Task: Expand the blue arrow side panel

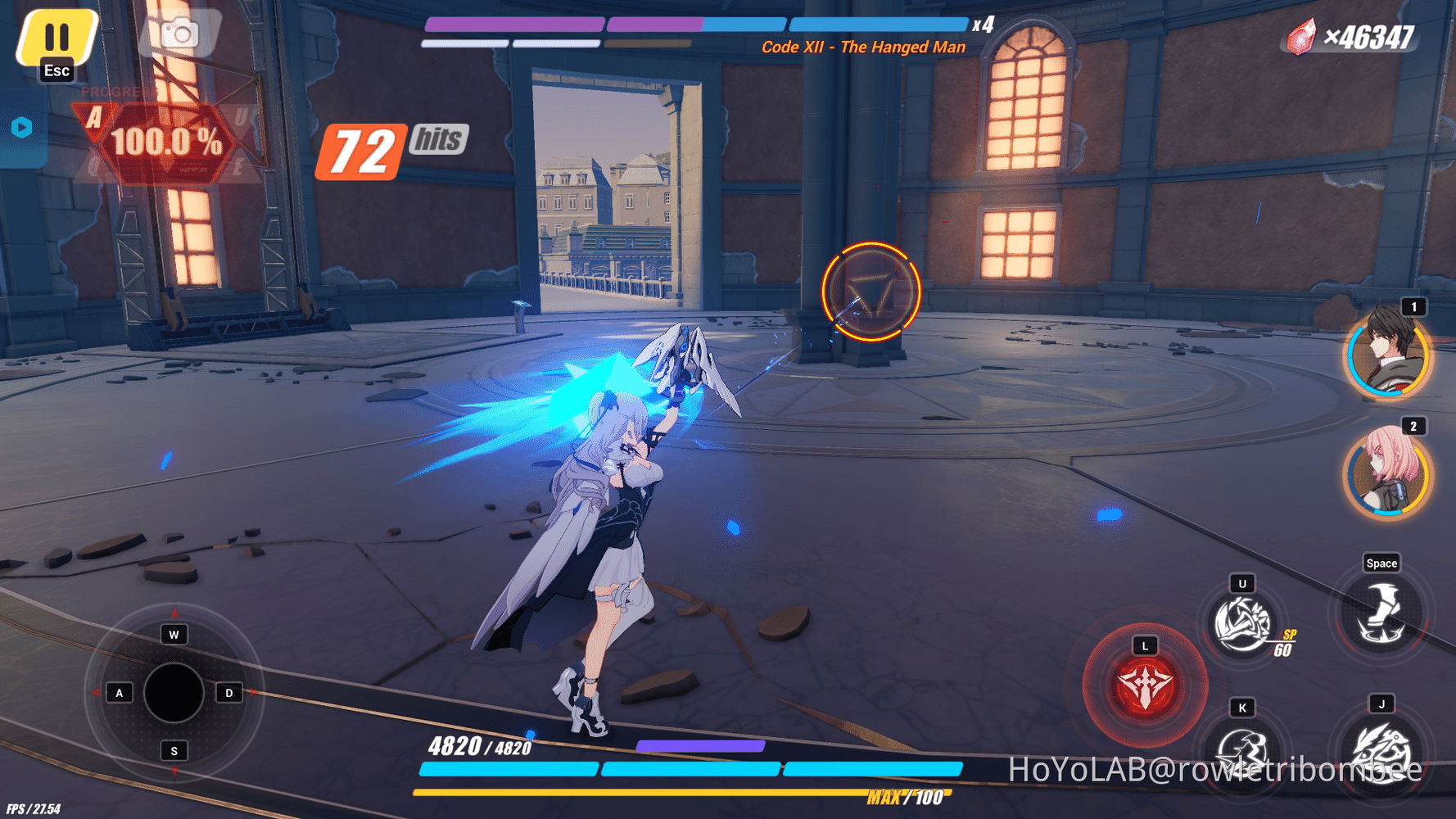Action: point(22,127)
